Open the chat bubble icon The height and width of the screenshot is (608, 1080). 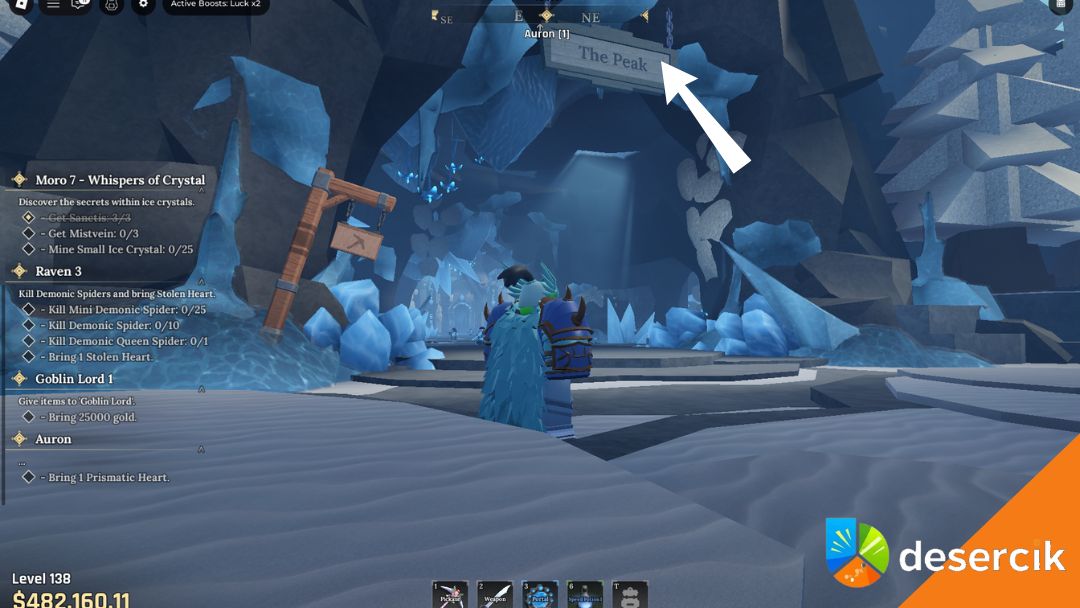[x=81, y=4]
